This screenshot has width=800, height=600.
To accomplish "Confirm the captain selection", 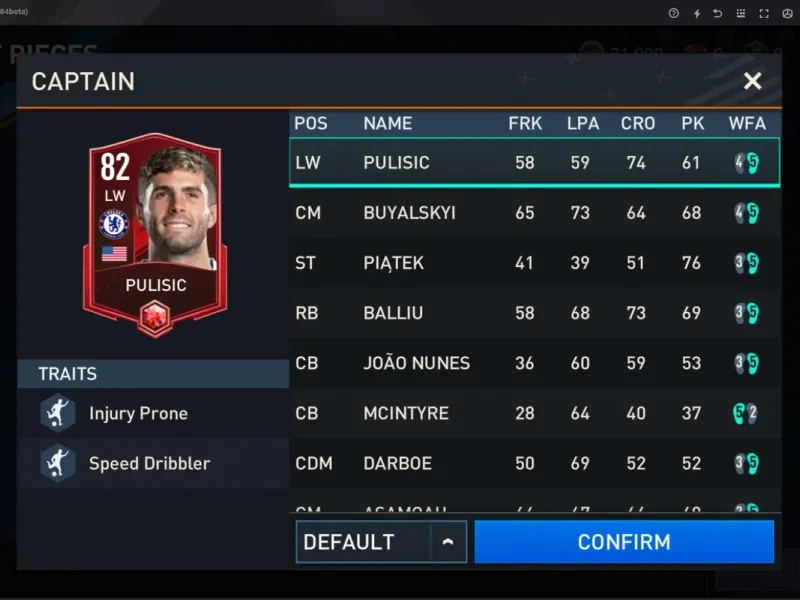I will click(x=624, y=542).
